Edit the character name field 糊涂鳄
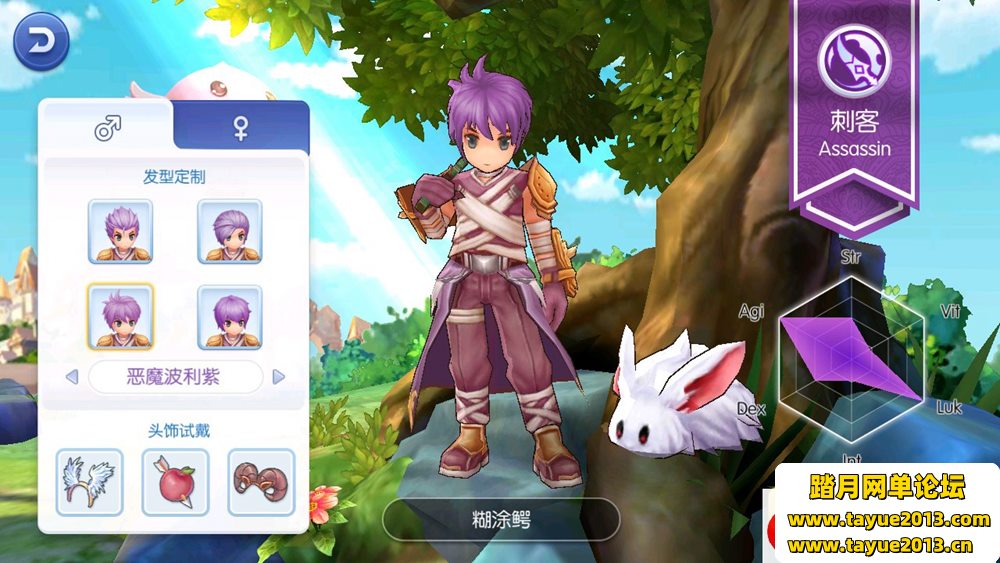This screenshot has width=1000, height=563. (501, 519)
